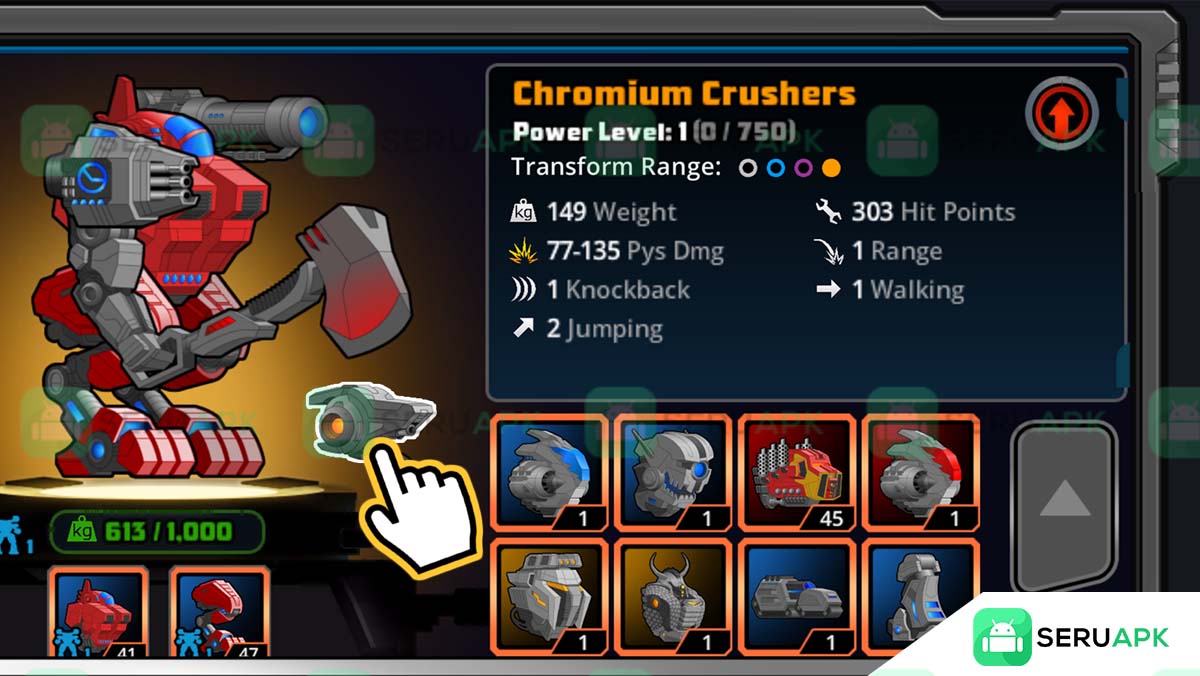The height and width of the screenshot is (676, 1200).
Task: Pick the gray cannon part with red tip
Action: pos(920,472)
